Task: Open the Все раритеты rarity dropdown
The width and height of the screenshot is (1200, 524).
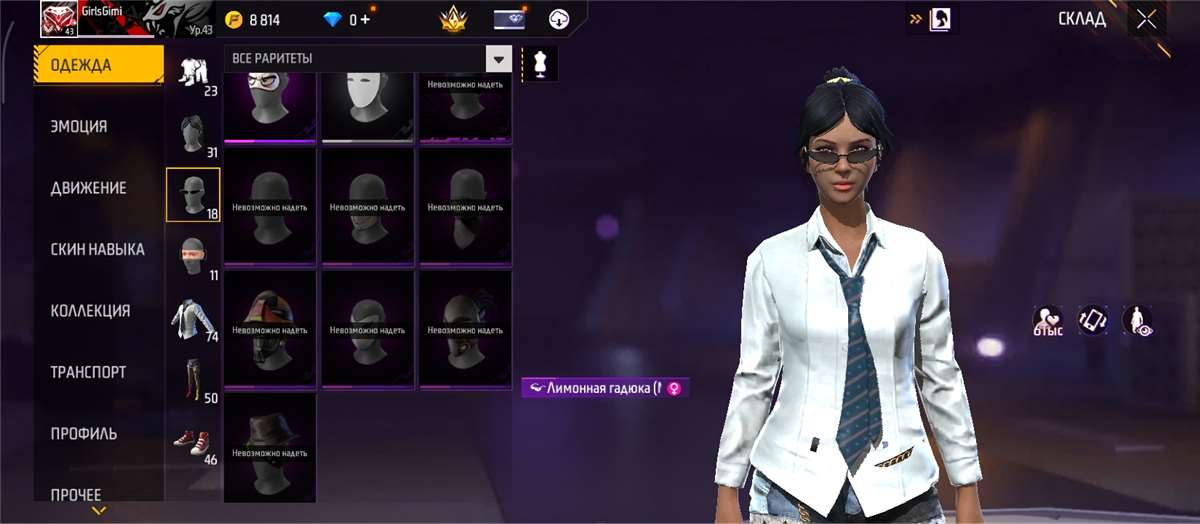Action: (498, 59)
